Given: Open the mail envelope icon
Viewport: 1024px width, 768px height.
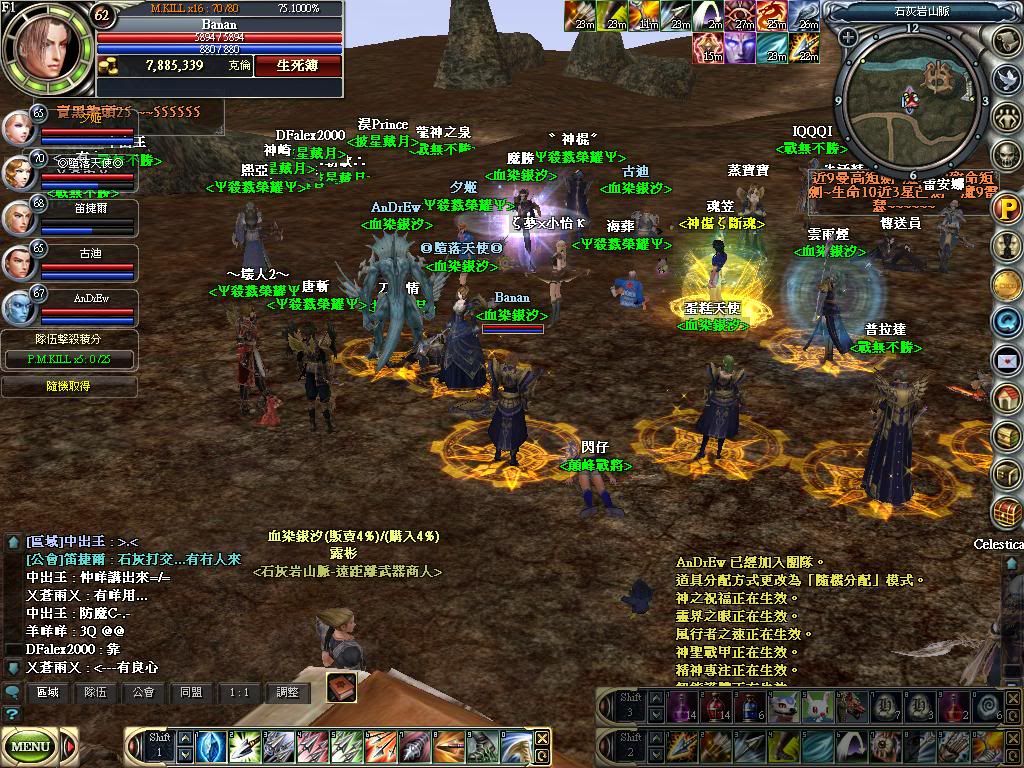Looking at the screenshot, I should point(1005,359).
